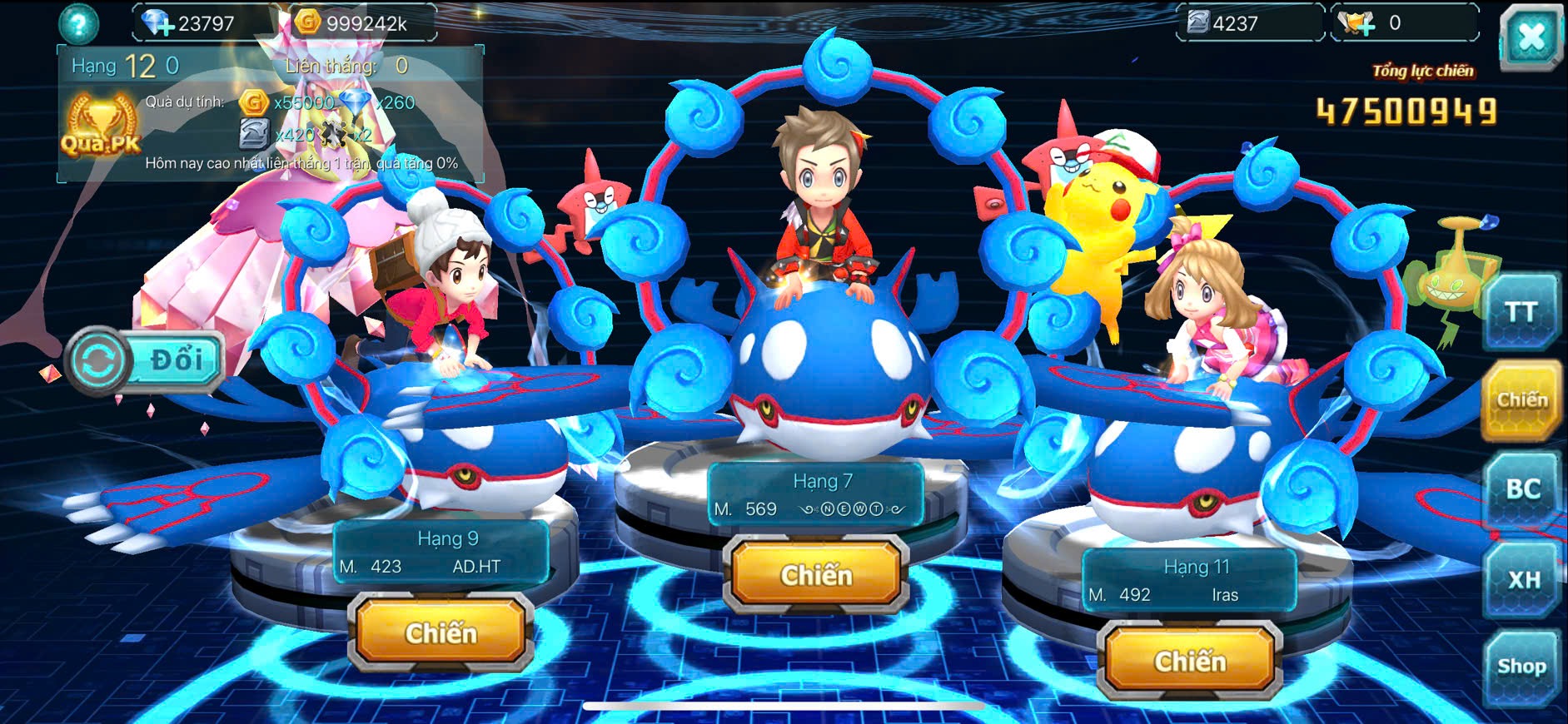Image resolution: width=1568 pixels, height=724 pixels.
Task: Open the question mark help icon
Action: [x=78, y=24]
